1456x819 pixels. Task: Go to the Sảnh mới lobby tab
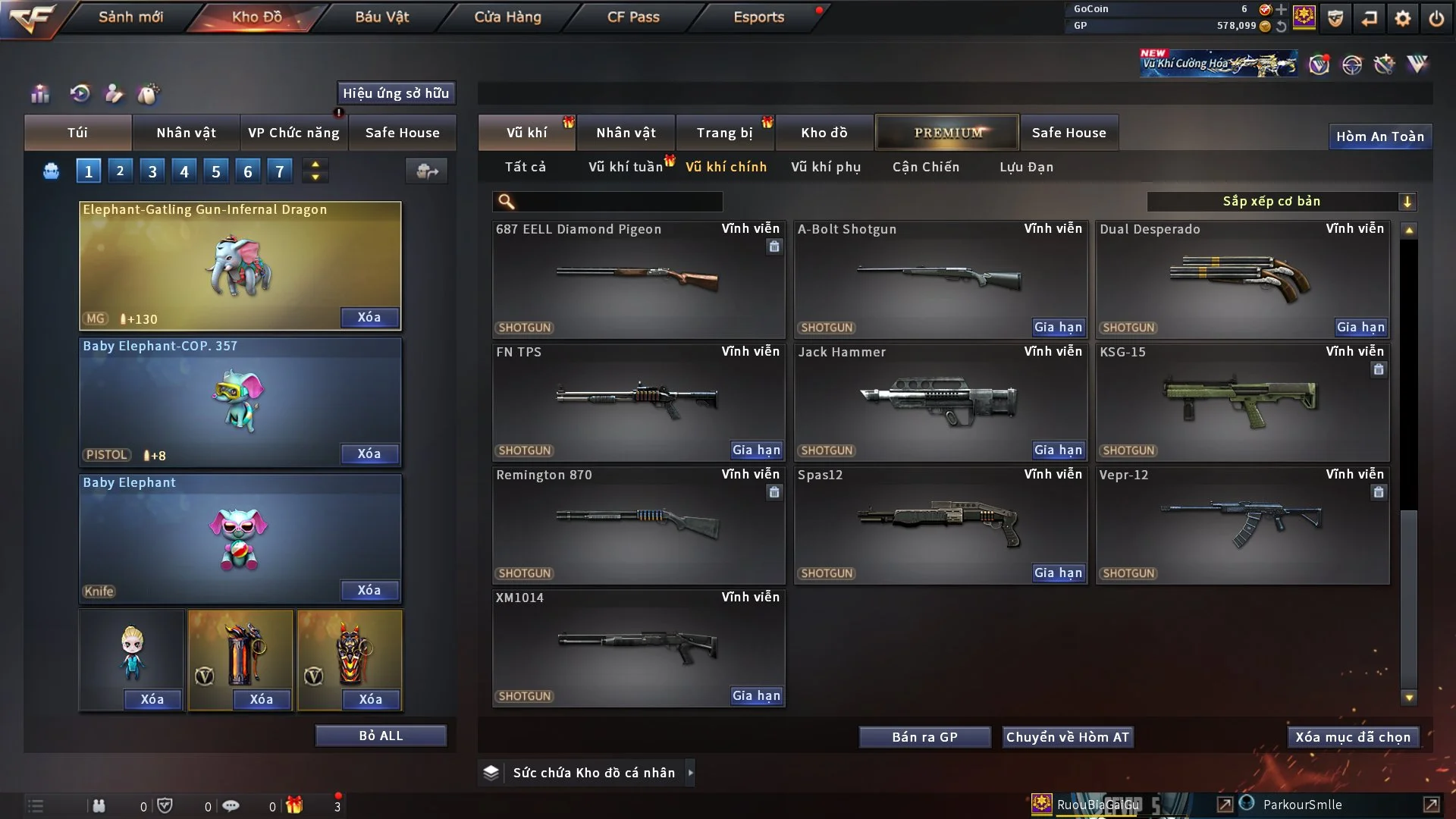click(130, 17)
